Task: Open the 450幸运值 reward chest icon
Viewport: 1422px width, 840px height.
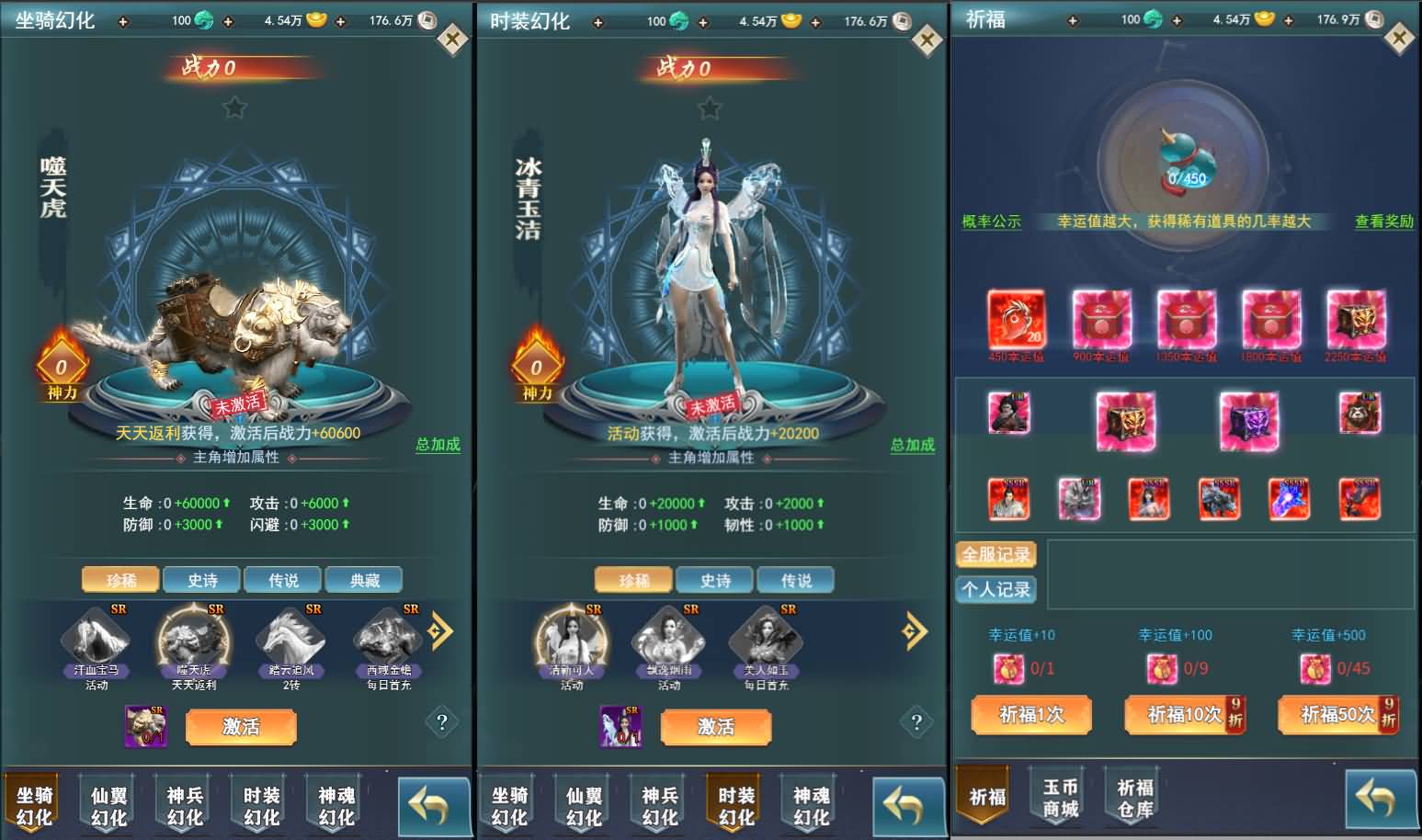Action: coord(1016,324)
